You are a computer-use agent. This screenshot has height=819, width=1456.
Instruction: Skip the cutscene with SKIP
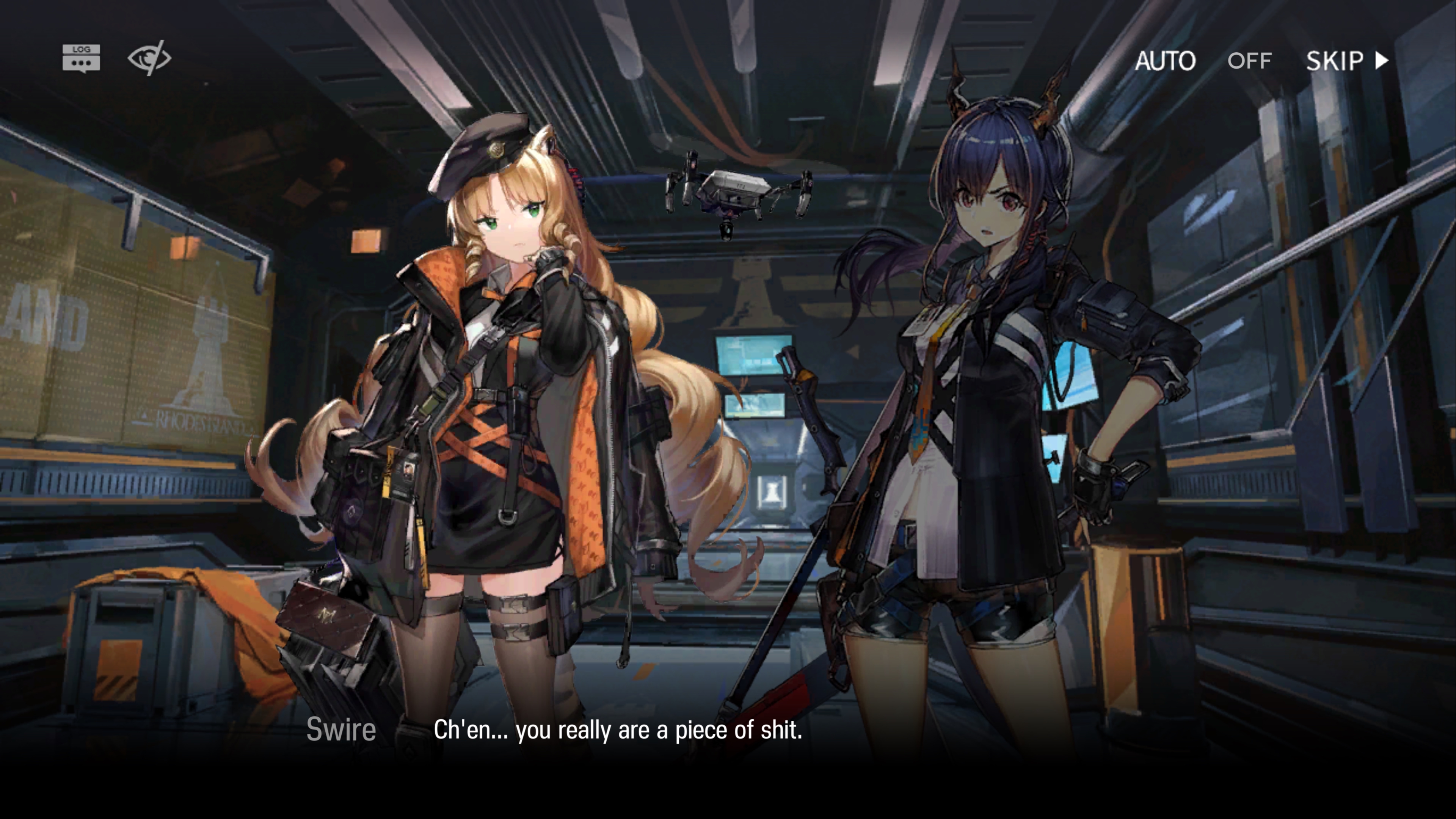click(1346, 61)
